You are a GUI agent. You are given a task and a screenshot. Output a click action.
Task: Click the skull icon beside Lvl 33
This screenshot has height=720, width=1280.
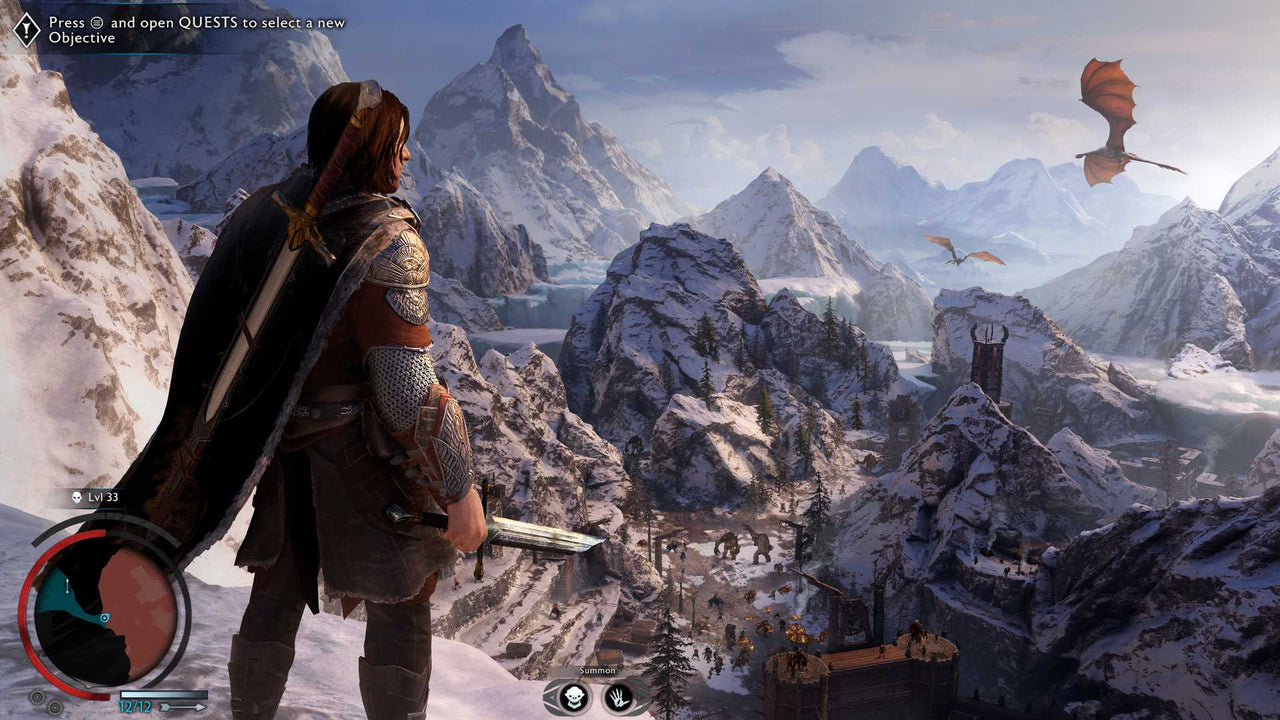tap(77, 496)
